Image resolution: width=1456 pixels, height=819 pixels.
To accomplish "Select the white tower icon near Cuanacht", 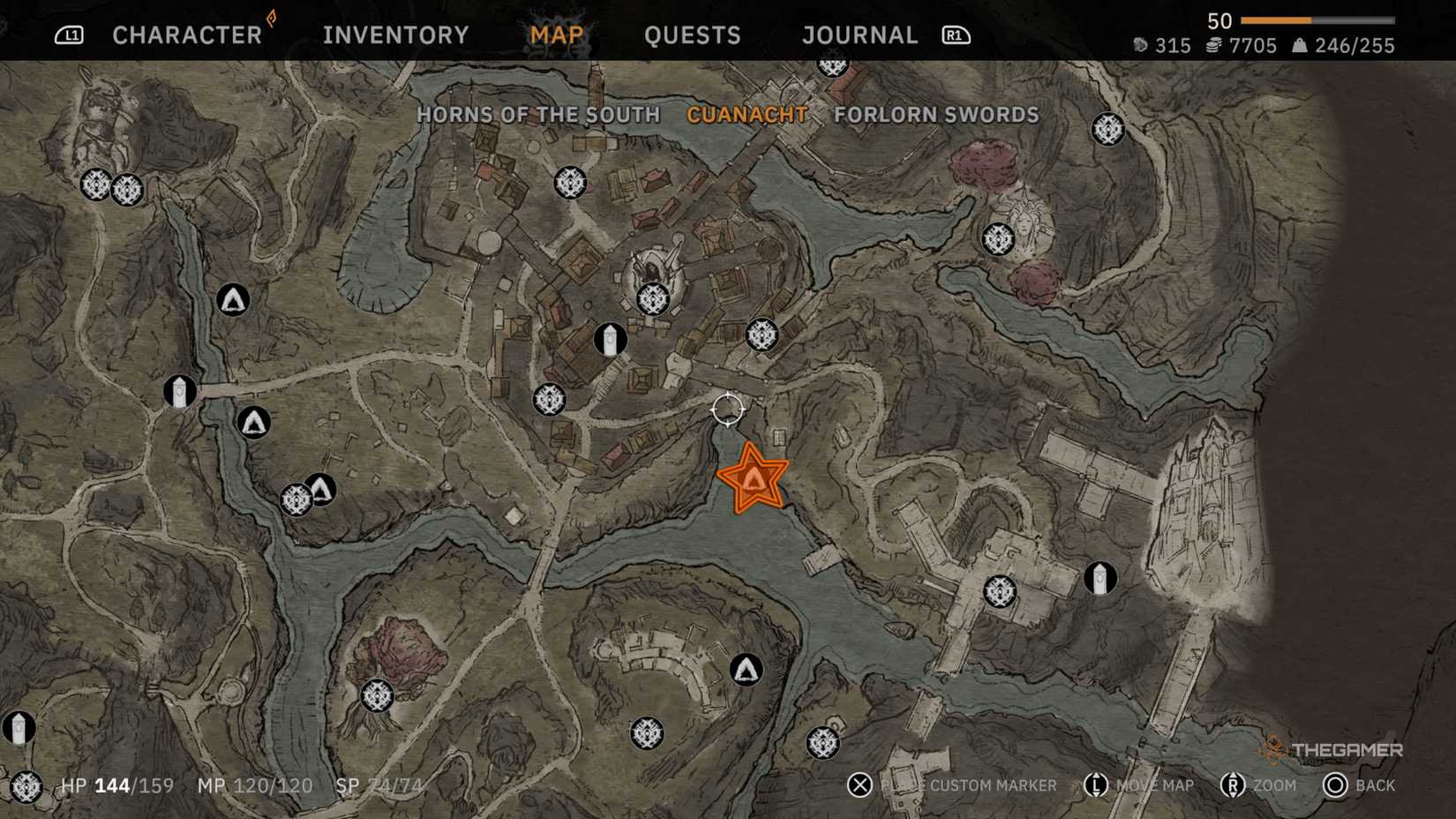I will 611,340.
